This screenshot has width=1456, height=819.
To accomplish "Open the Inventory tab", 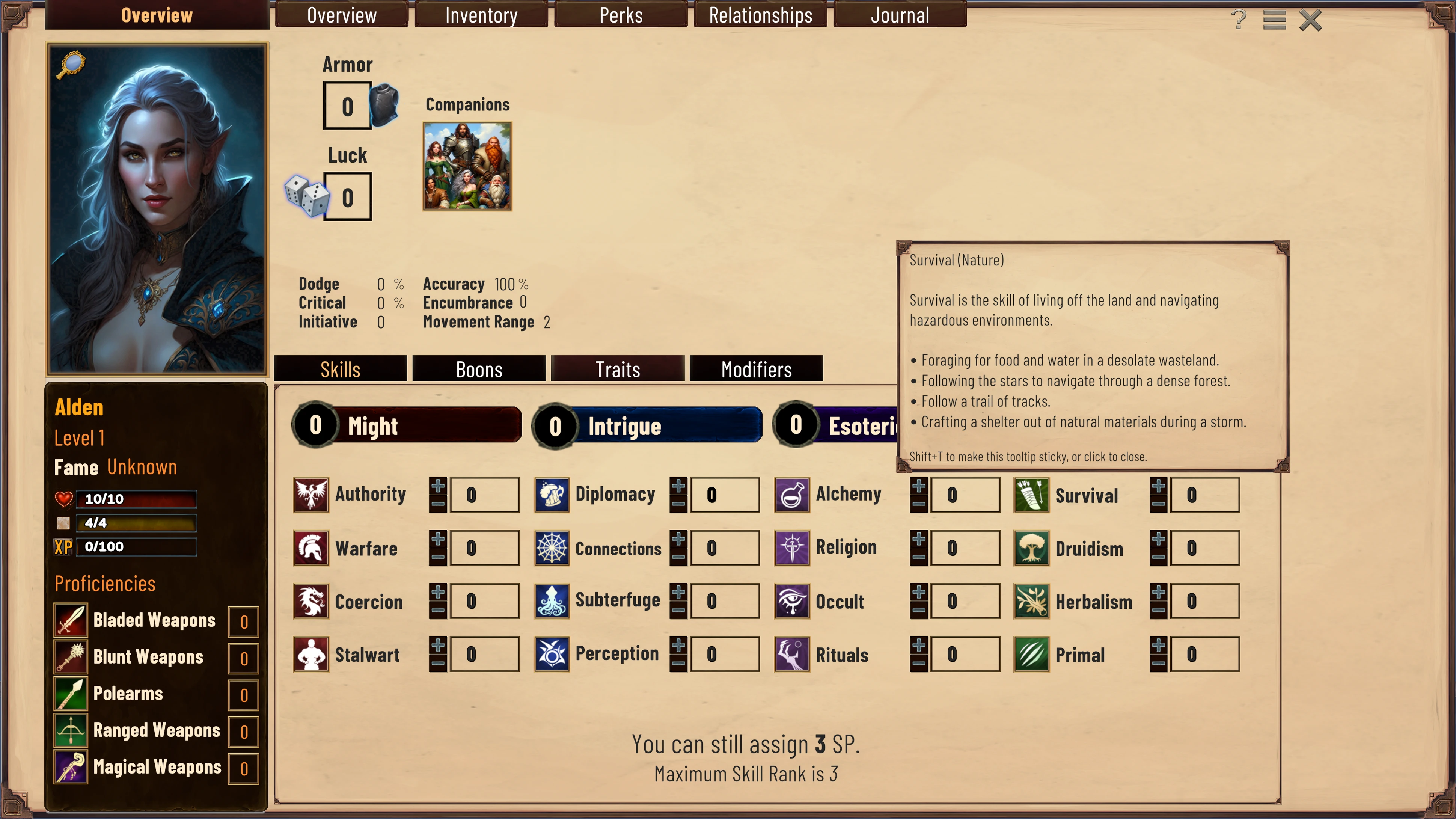I will click(x=481, y=15).
